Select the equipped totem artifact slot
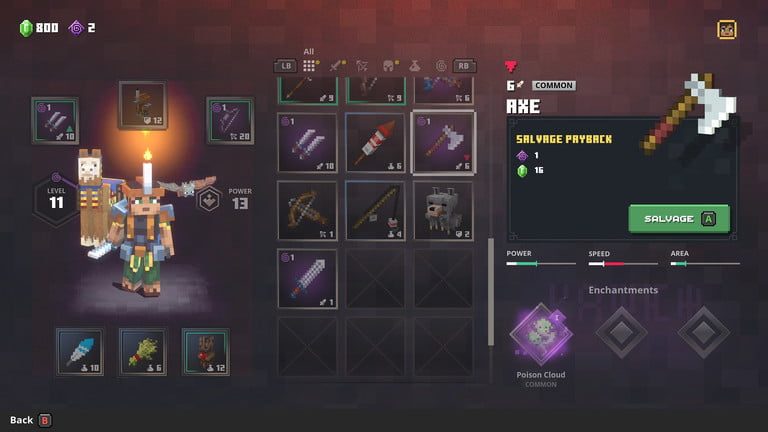Image resolution: width=768 pixels, height=432 pixels. [205, 351]
